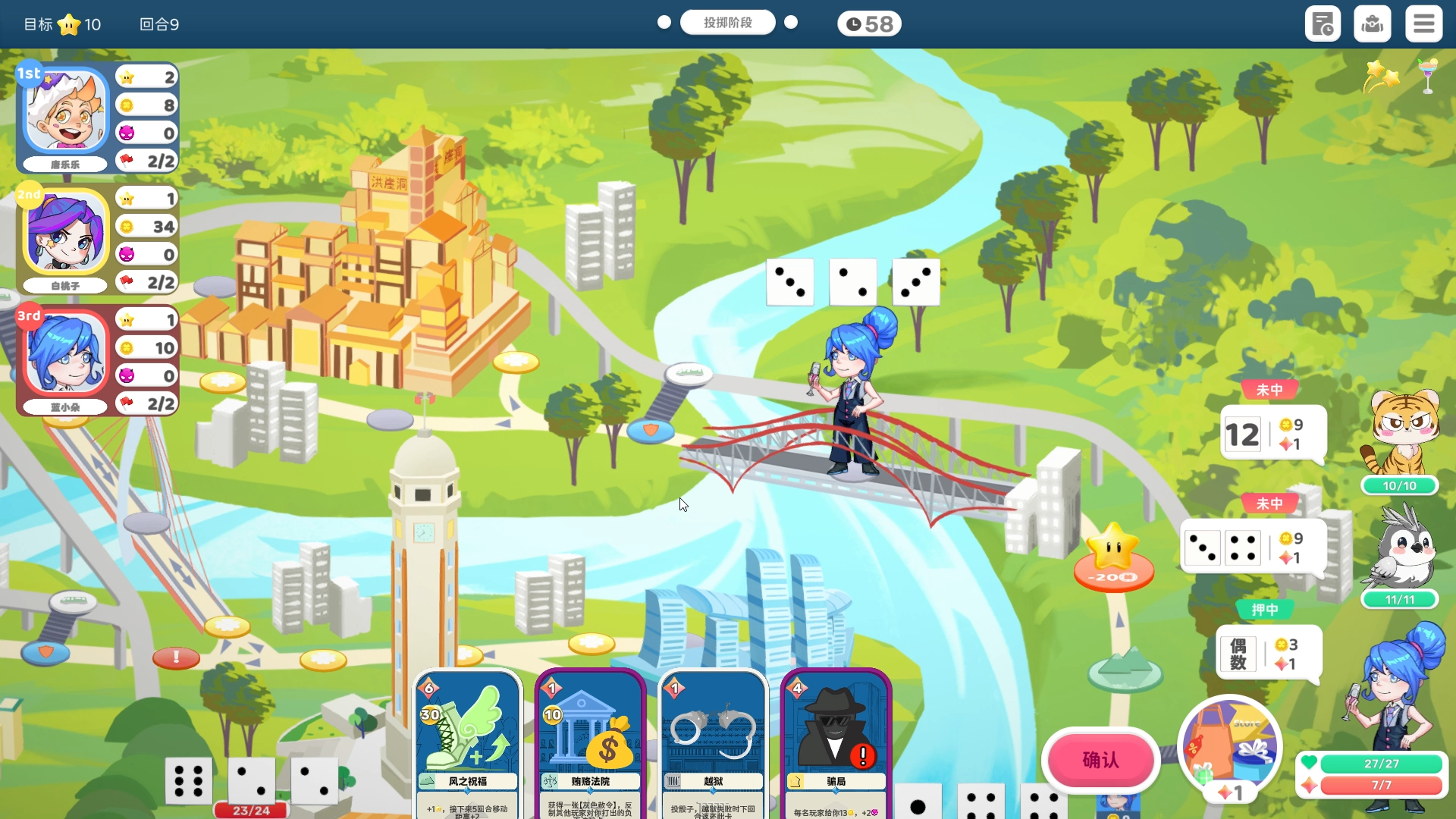Open the hamburger menu

coord(1423,24)
